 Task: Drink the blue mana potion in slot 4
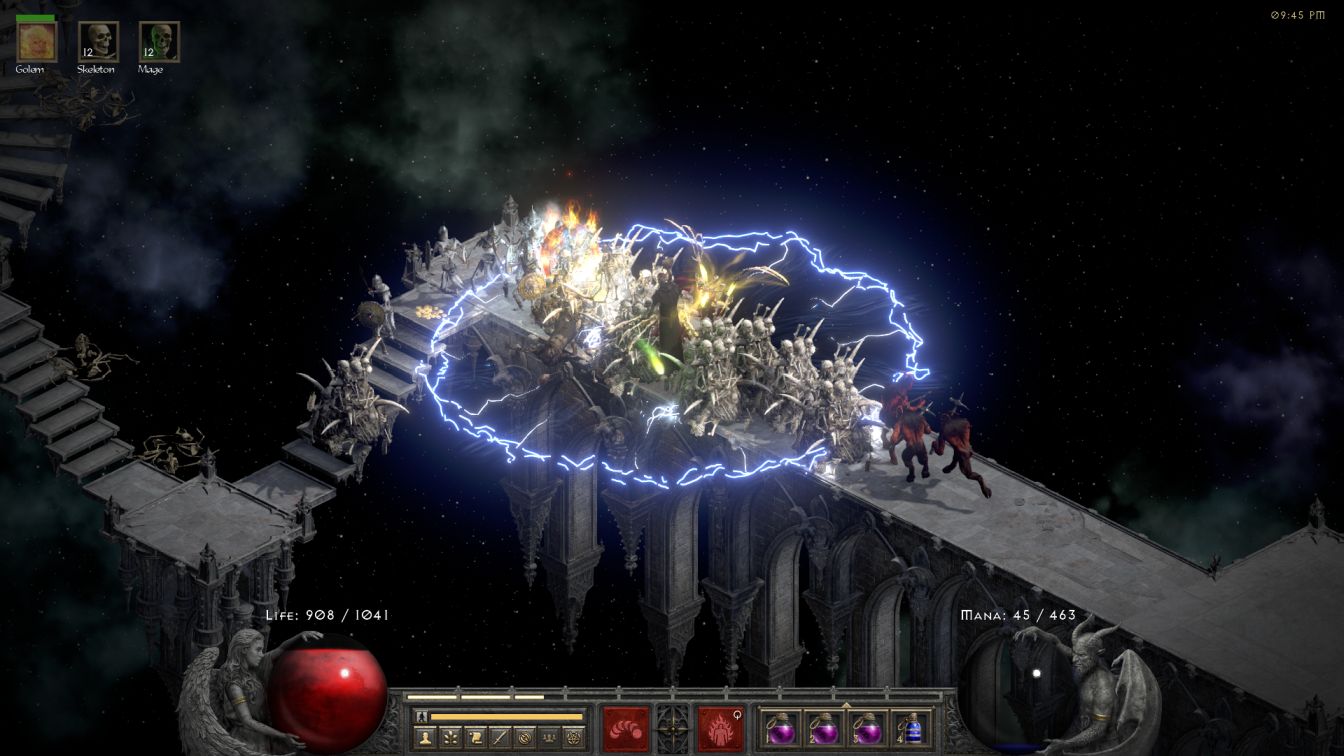point(910,728)
